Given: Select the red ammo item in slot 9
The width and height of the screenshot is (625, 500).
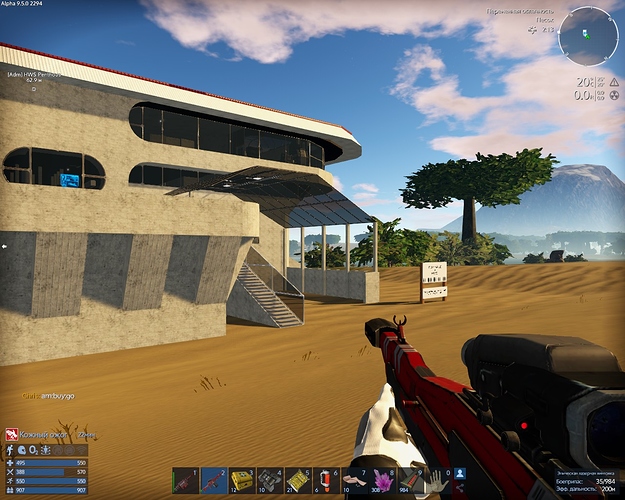Looking at the screenshot, I should click(x=412, y=481).
